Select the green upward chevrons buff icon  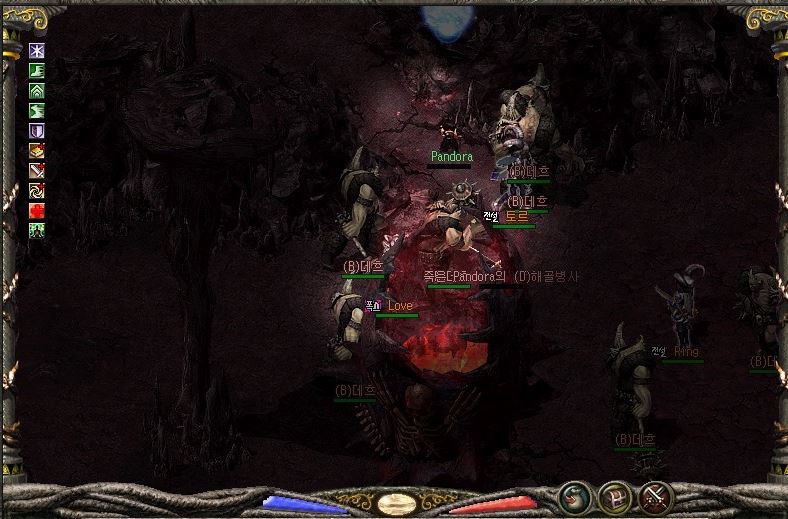37,90
